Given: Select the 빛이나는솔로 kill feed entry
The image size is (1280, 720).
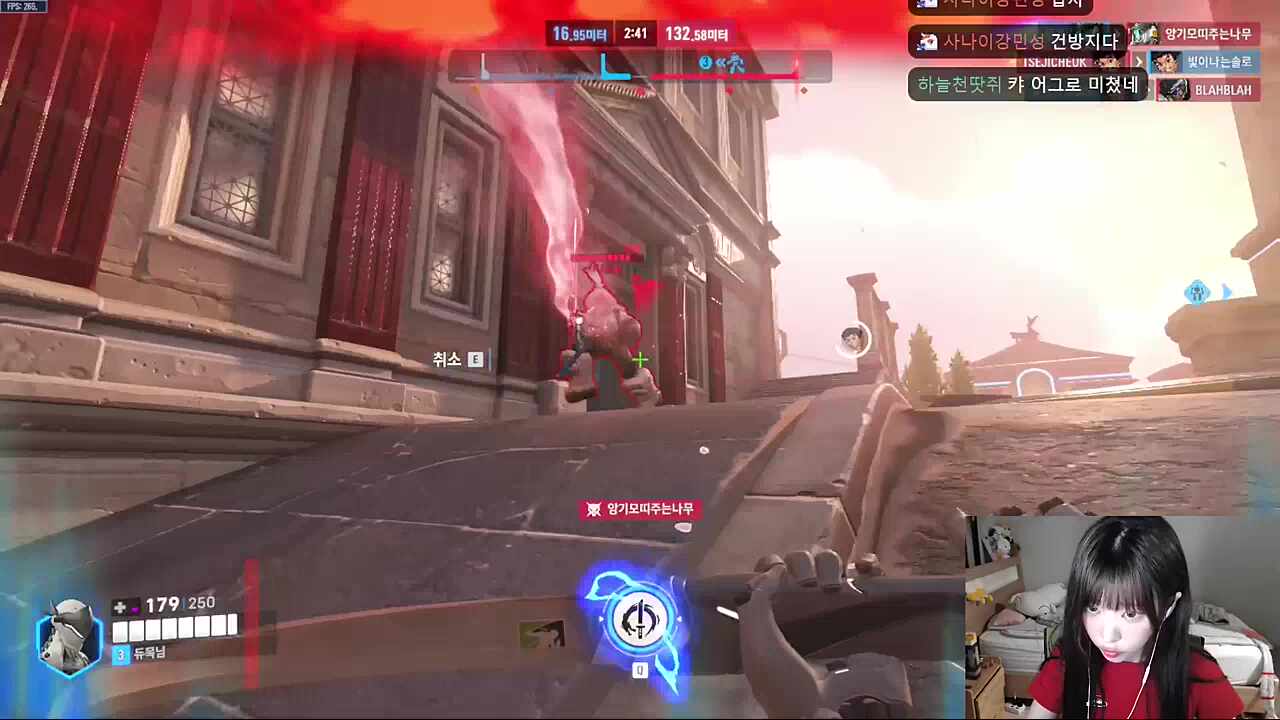Looking at the screenshot, I should (x=1203, y=62).
